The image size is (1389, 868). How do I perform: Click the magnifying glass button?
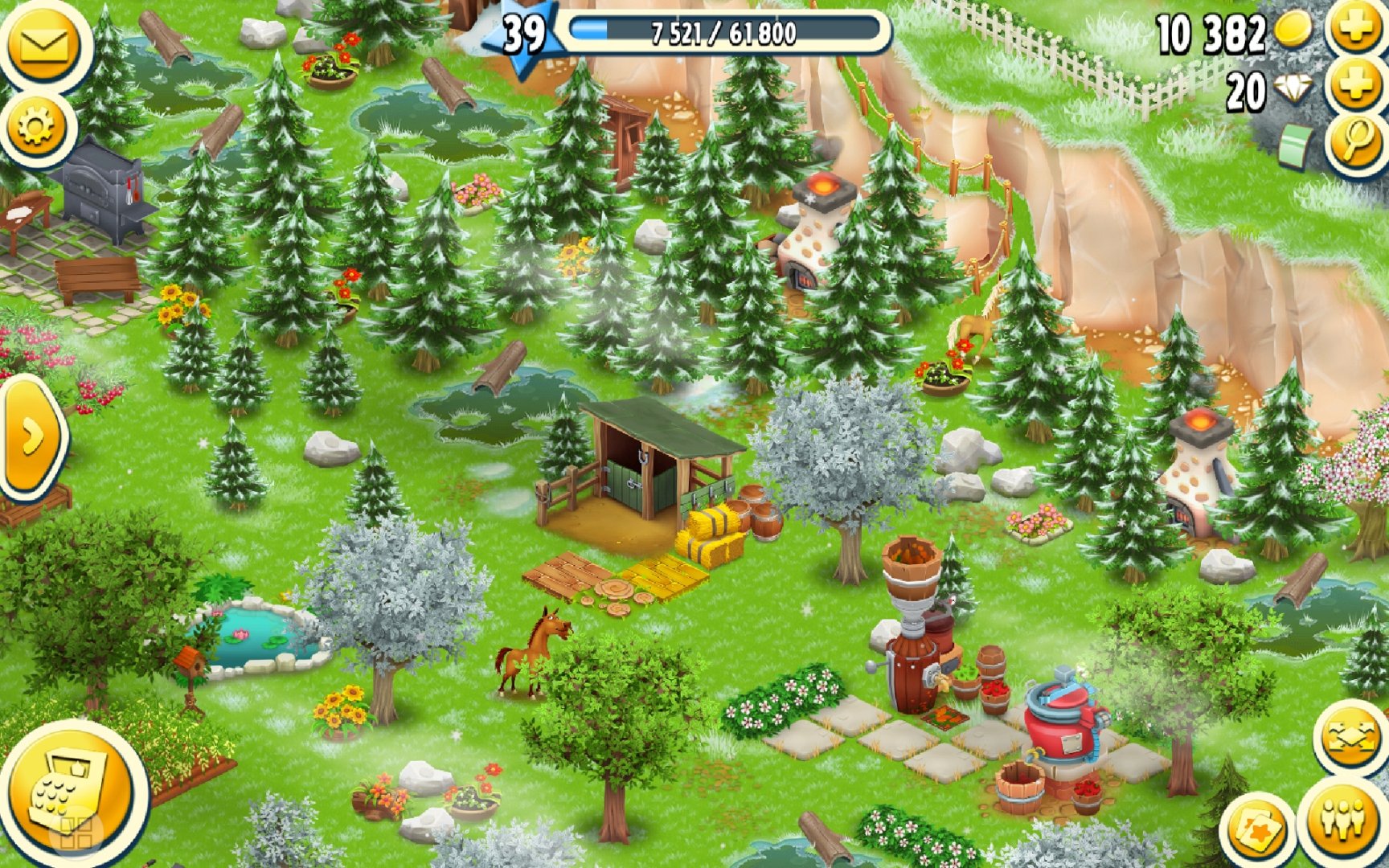[1357, 141]
